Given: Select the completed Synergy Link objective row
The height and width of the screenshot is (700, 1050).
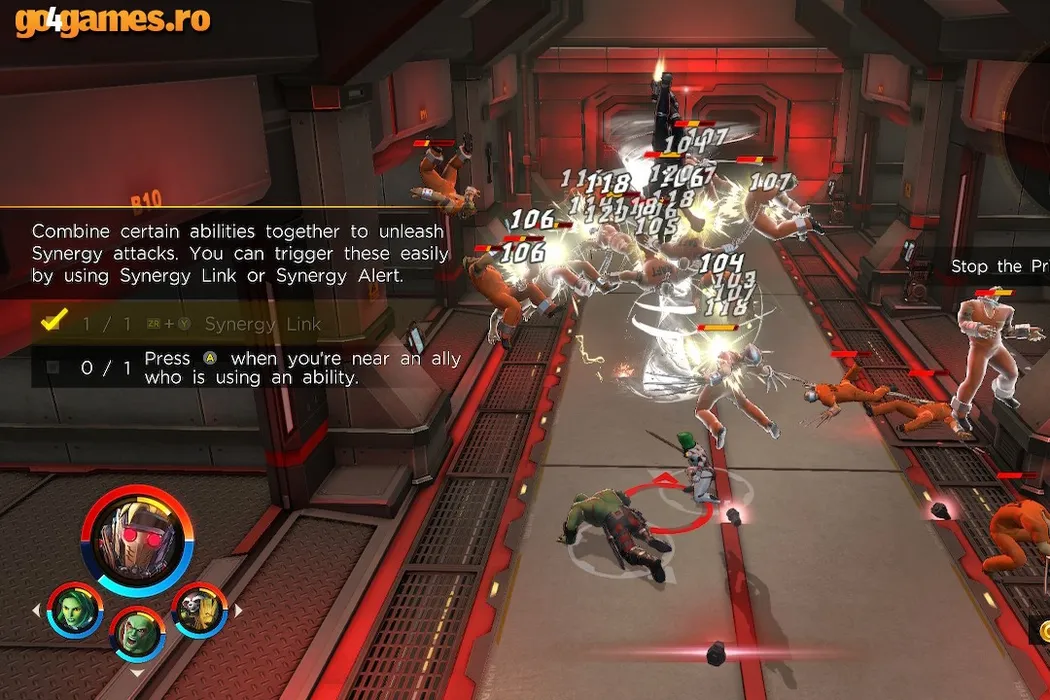Looking at the screenshot, I should pyautogui.click(x=240, y=323).
